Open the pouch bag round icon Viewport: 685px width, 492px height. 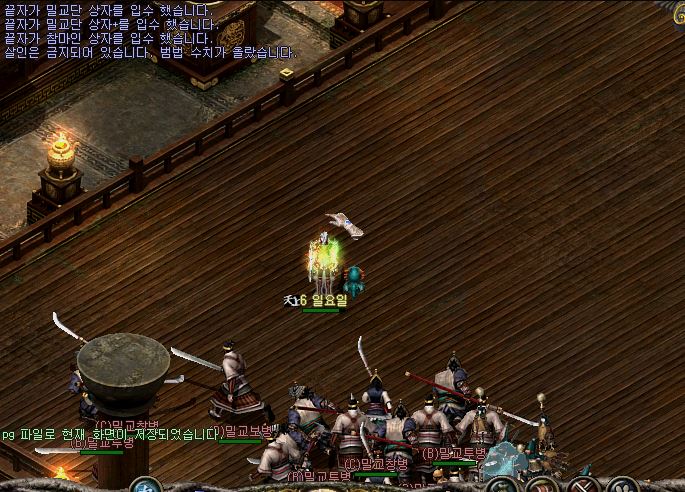click(502, 487)
